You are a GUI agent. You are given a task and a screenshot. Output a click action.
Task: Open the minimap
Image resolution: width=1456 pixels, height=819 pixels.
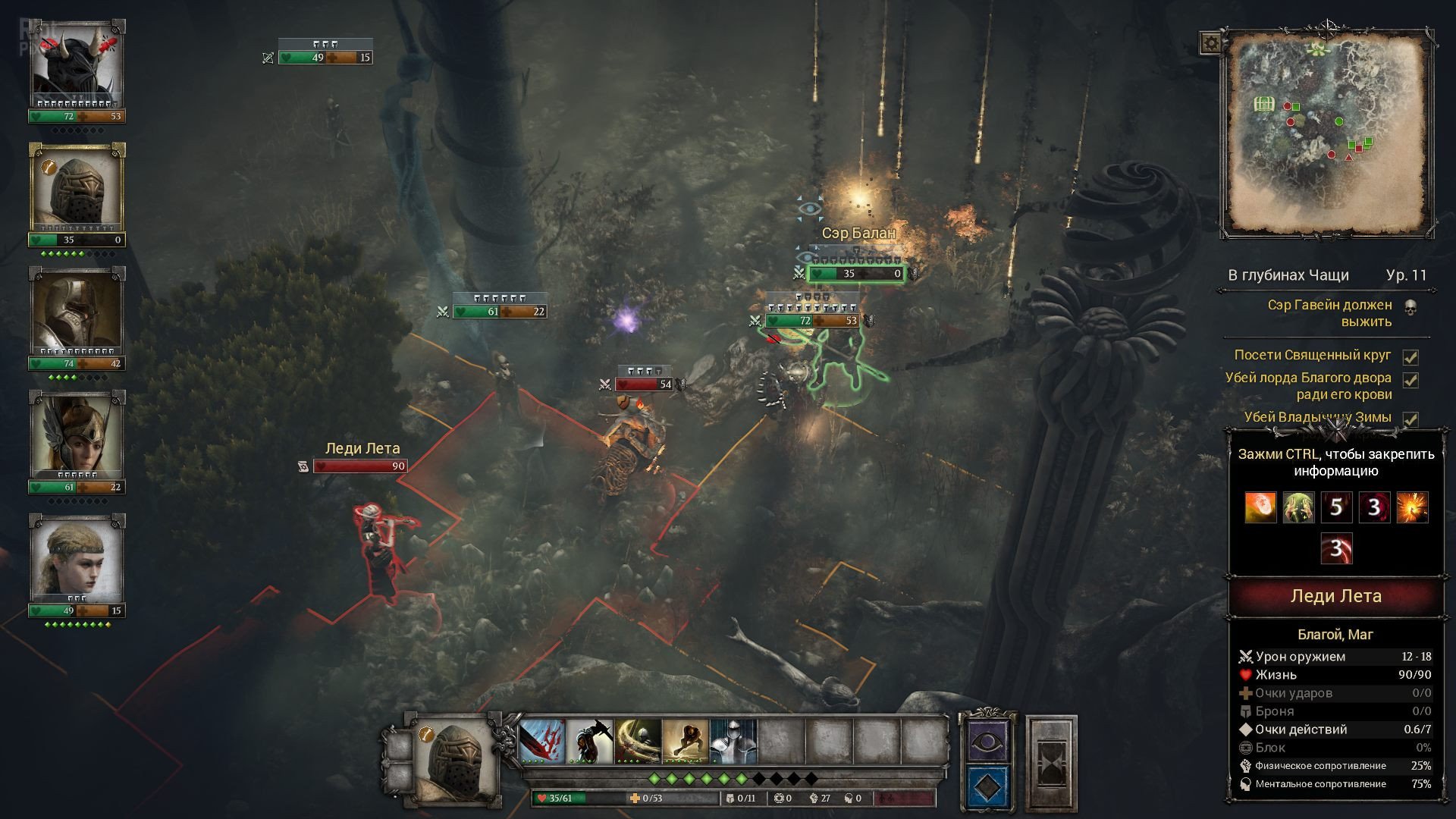[1326, 133]
